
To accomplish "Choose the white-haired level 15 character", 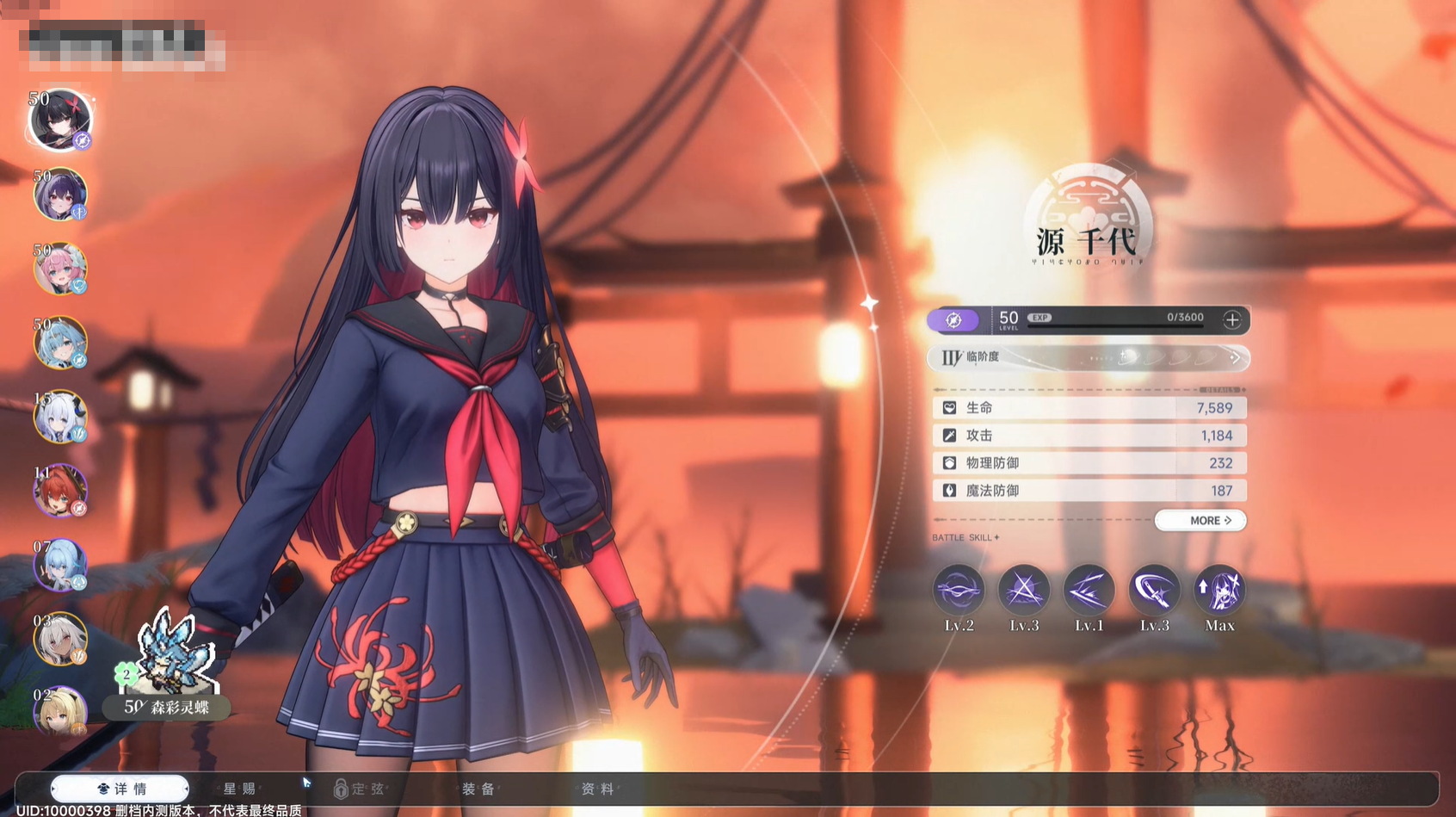I will coord(60,417).
